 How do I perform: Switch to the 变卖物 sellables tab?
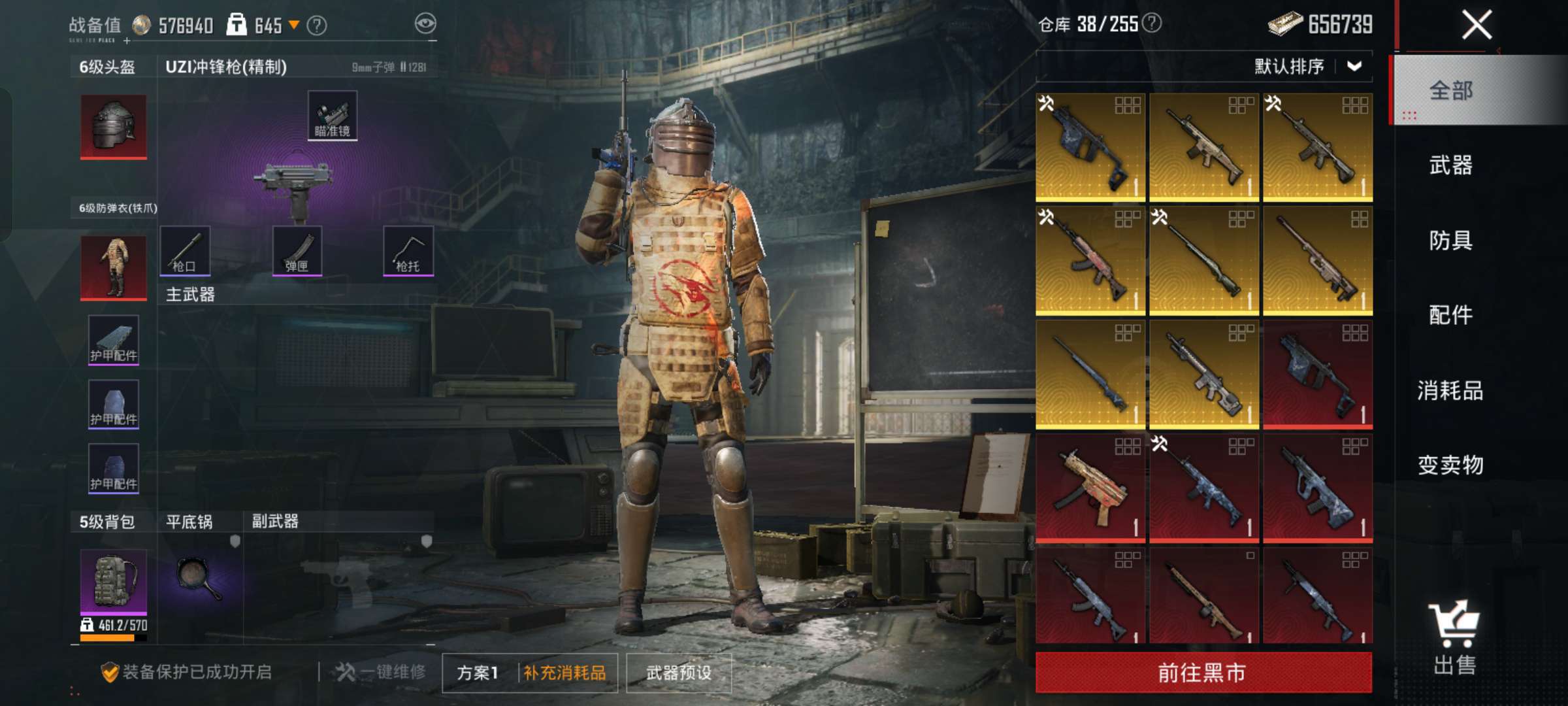(x=1450, y=465)
